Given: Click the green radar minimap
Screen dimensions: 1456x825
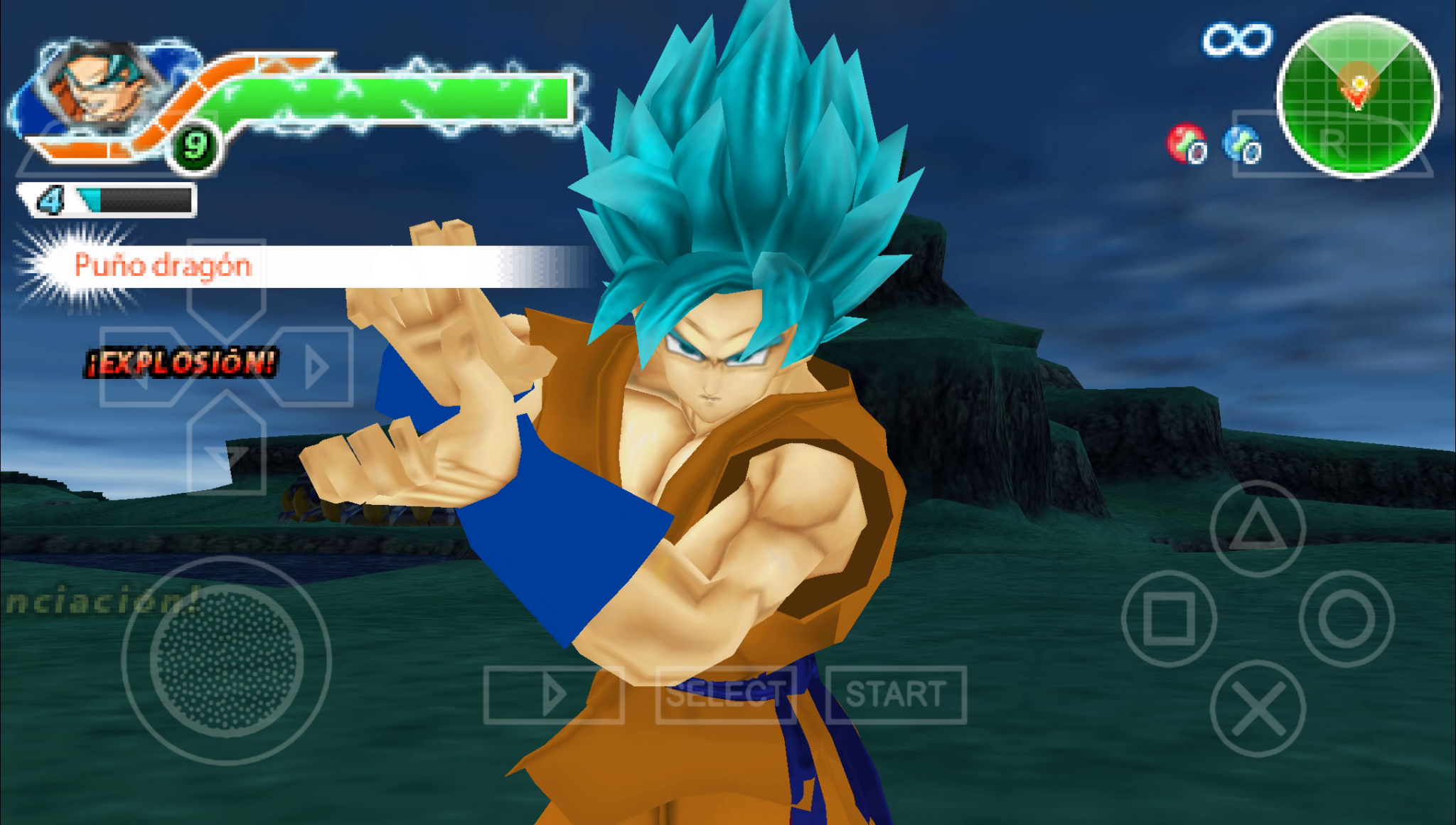Looking at the screenshot, I should [x=1358, y=96].
